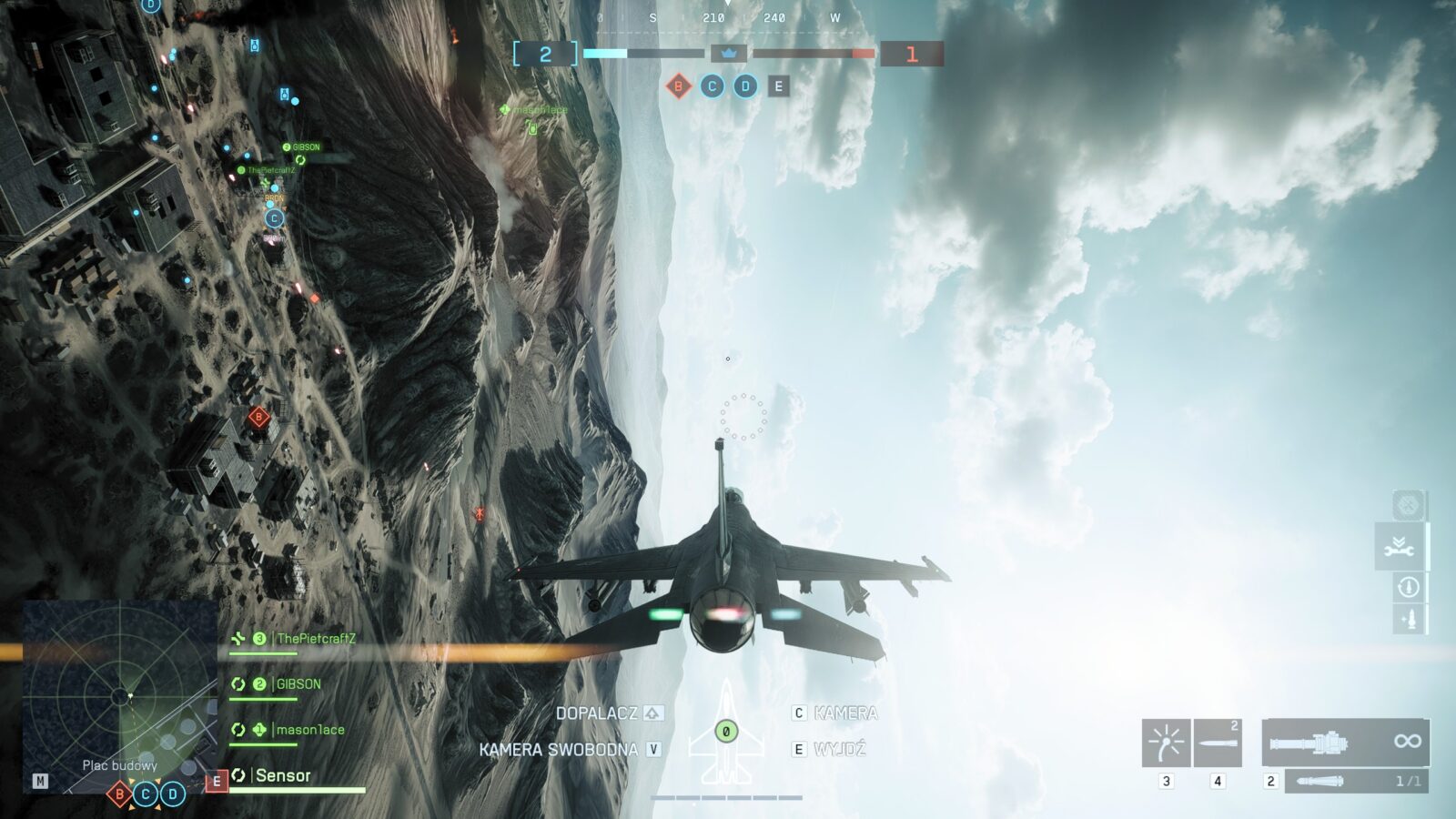Select squad member ThePietcraftZ
This screenshot has height=819, width=1456.
tap(315, 639)
